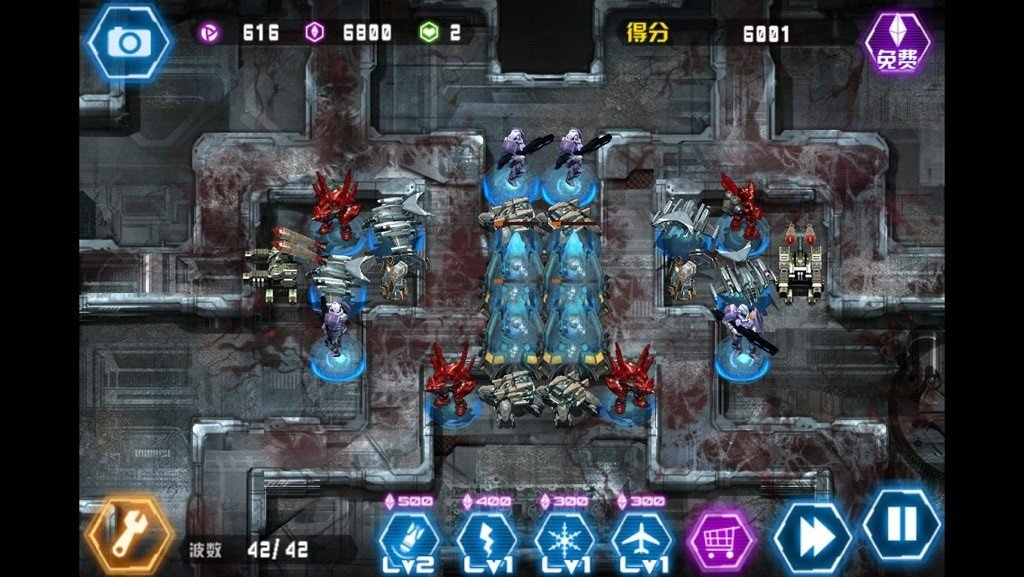The image size is (1024, 577).
Task: Claim the purple free crystal offer
Action: tap(897, 44)
